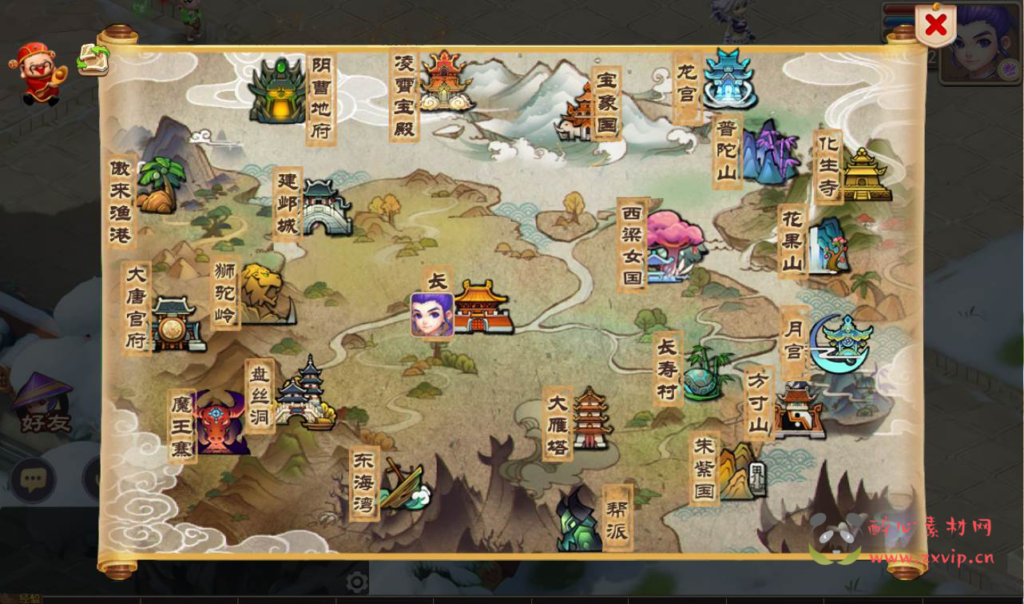
Task: Select 建邺城 city marker
Action: click(x=326, y=207)
